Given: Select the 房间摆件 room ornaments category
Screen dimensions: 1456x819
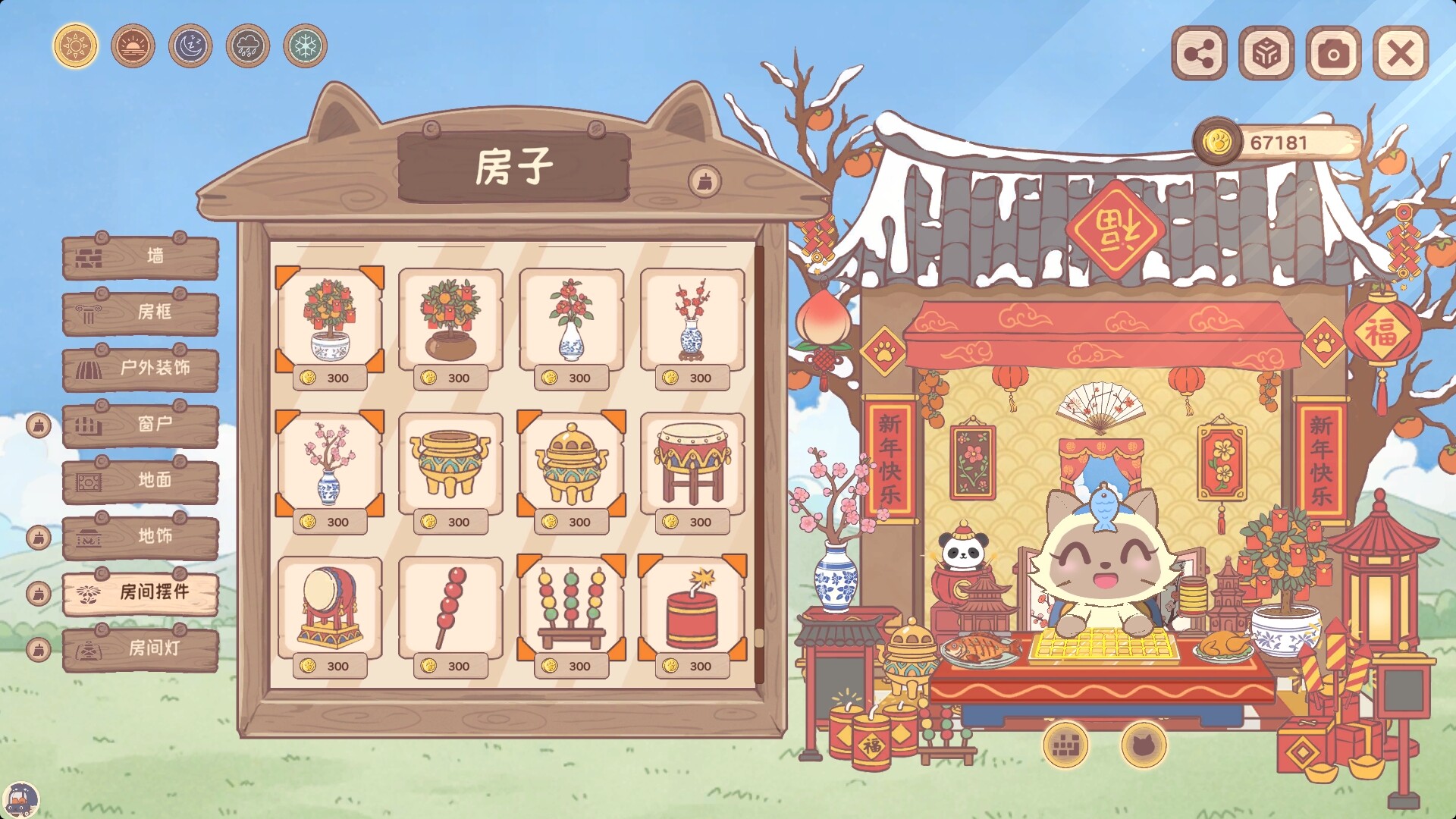Looking at the screenshot, I should click(140, 593).
